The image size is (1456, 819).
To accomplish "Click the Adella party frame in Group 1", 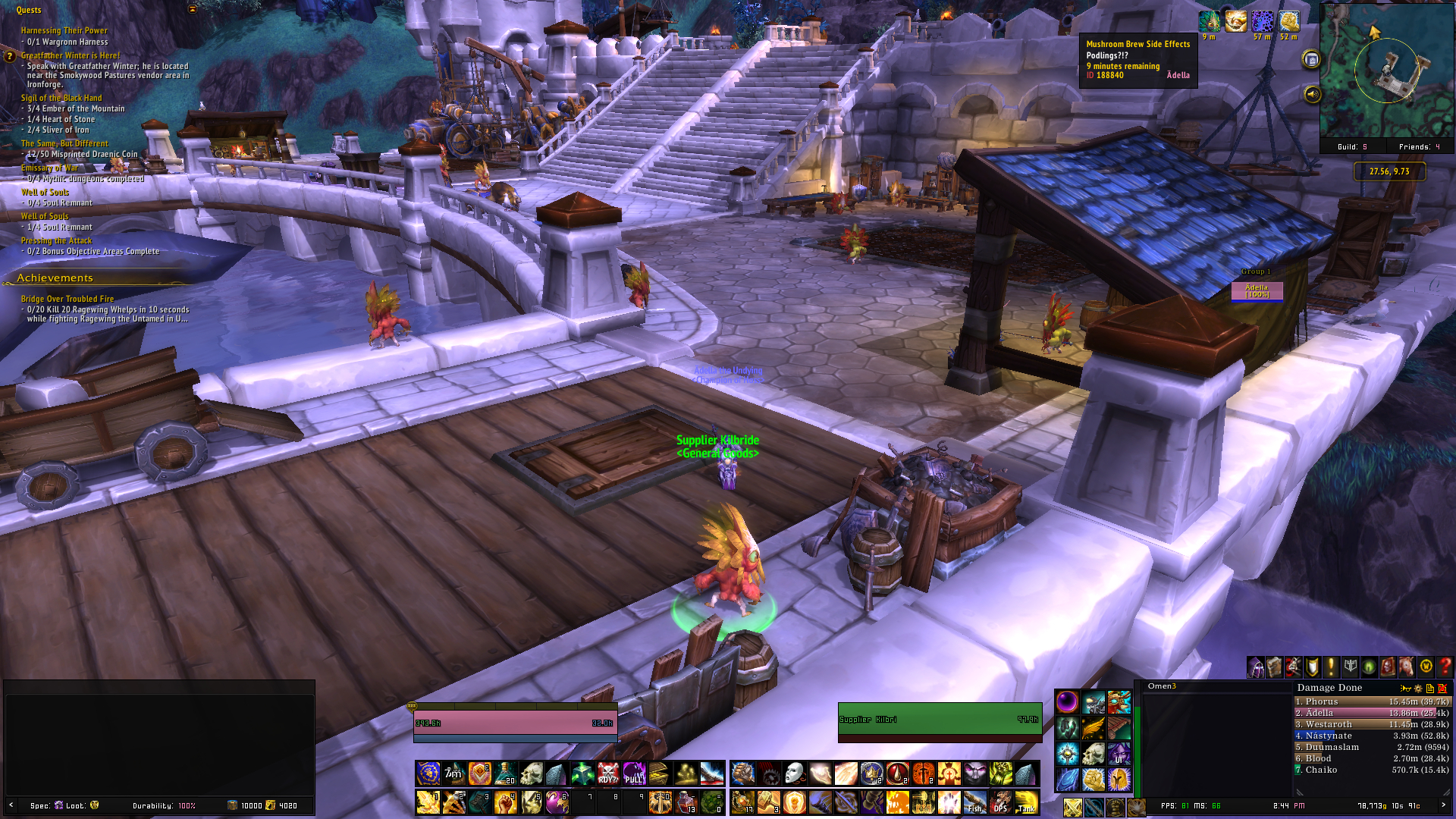I will [x=1257, y=290].
